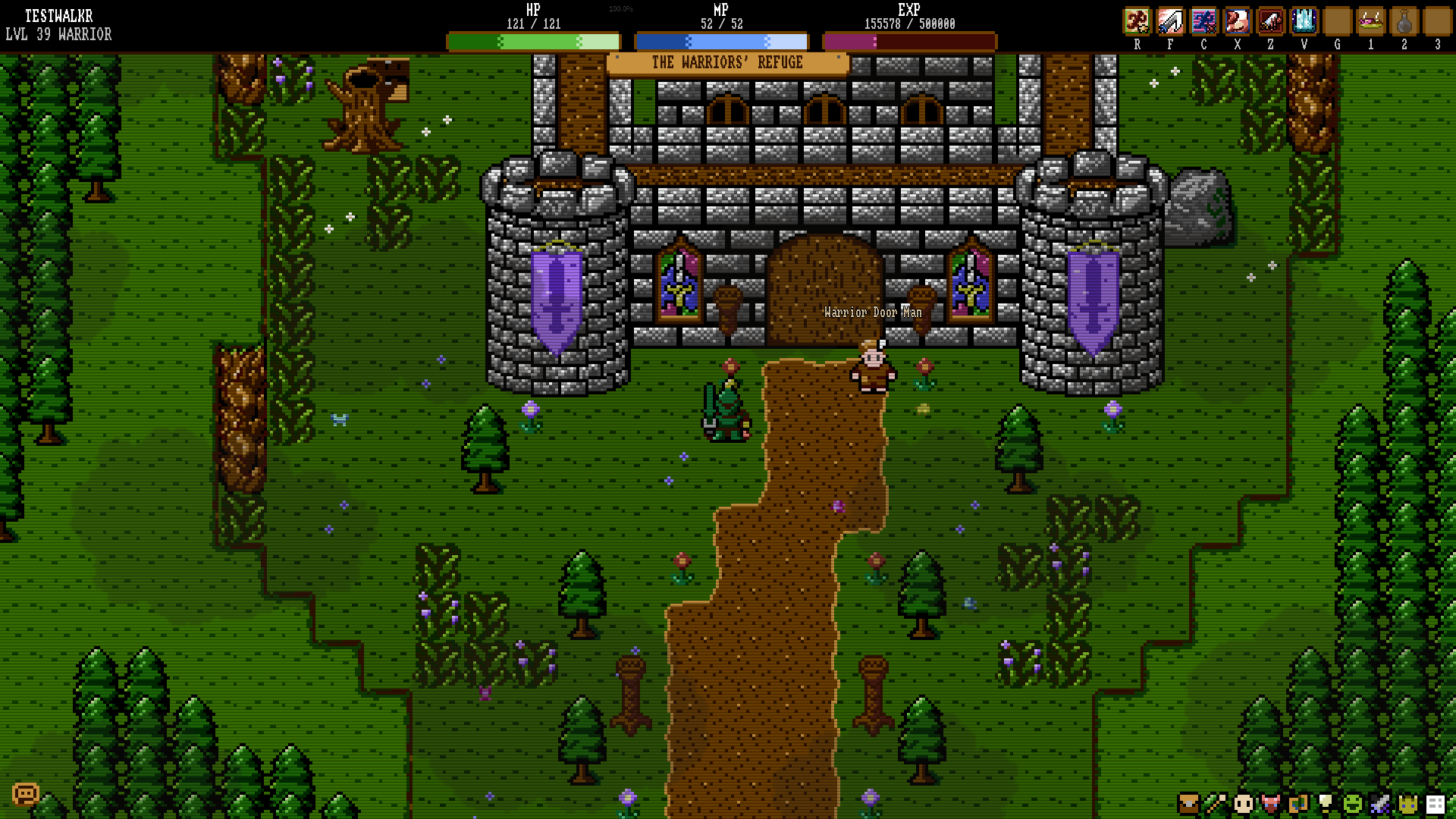This screenshot has height=819, width=1456.
Task: Select the crossed sword icon
Action: 1380,803
